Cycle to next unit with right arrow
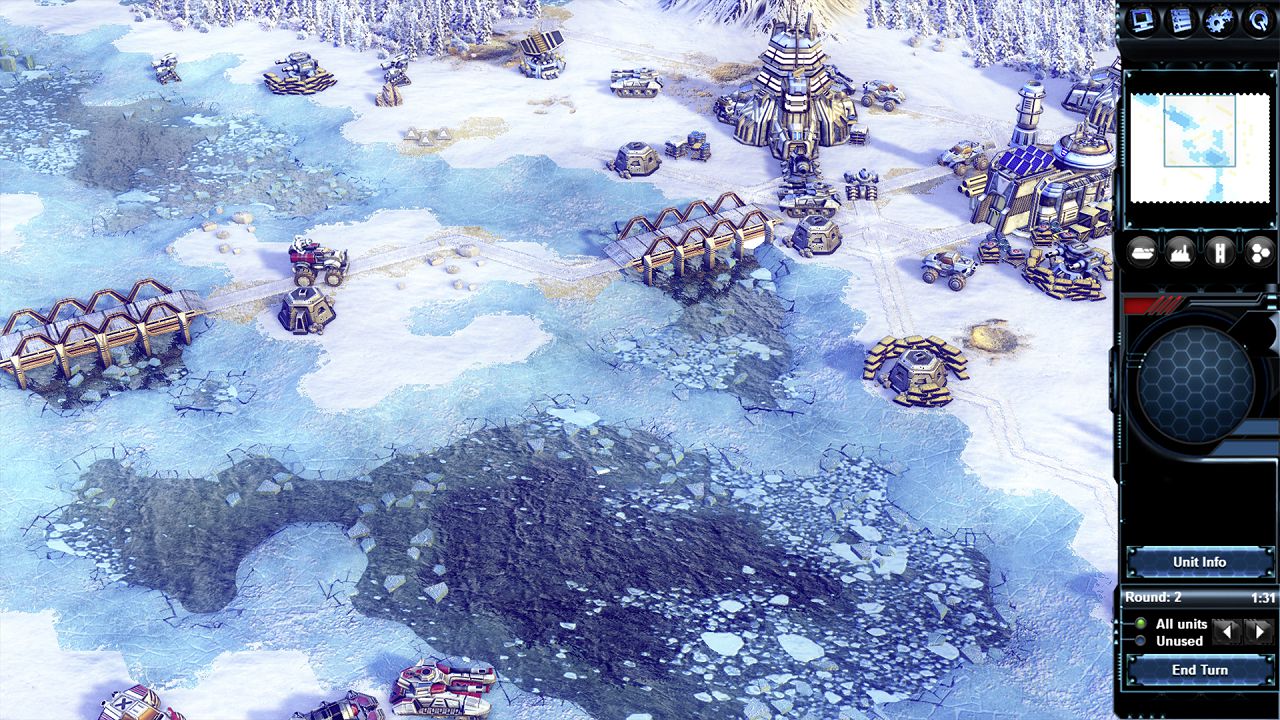The width and height of the screenshot is (1280, 720). [1258, 631]
